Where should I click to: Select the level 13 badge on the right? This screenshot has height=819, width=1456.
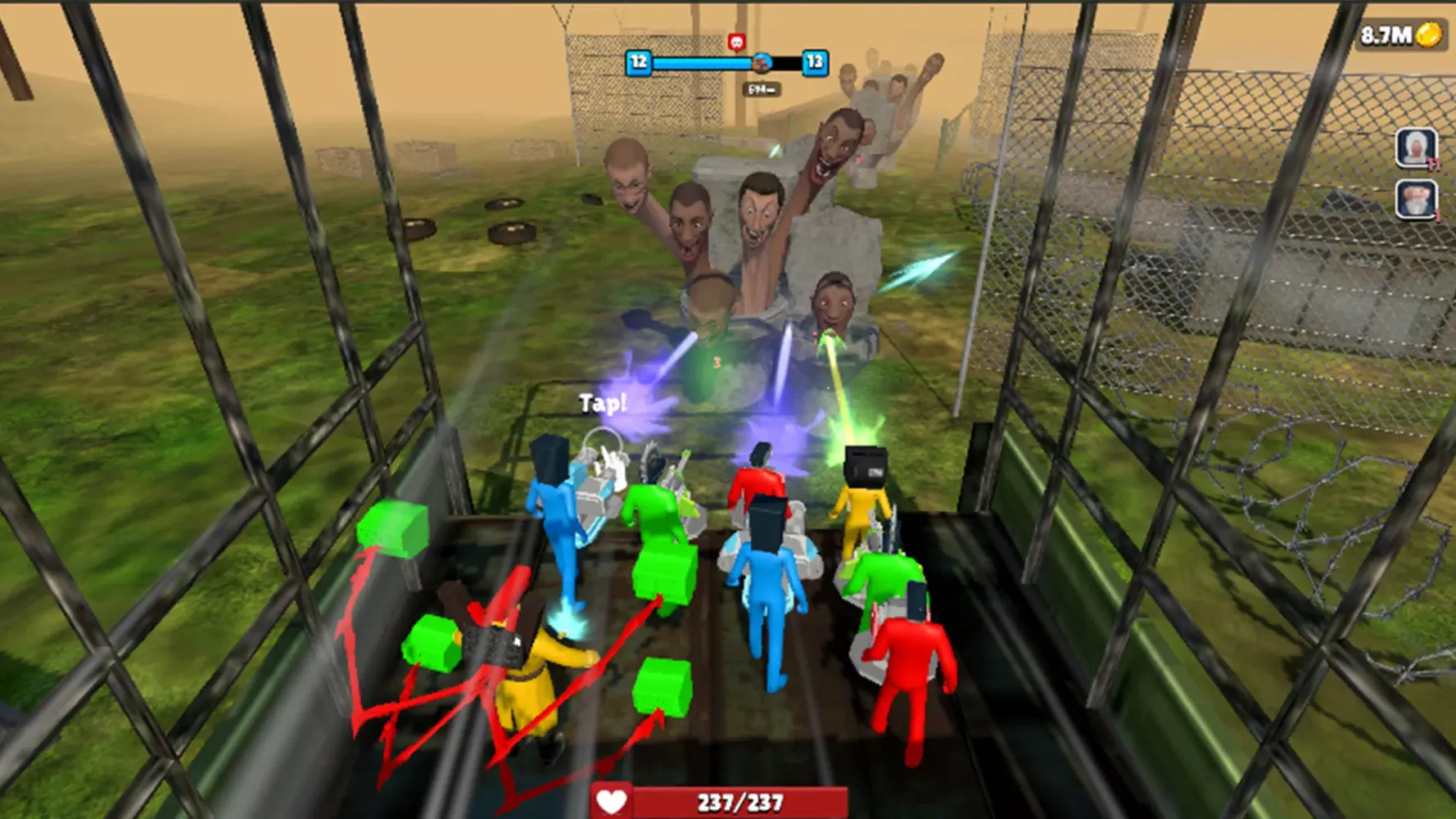pos(814,63)
